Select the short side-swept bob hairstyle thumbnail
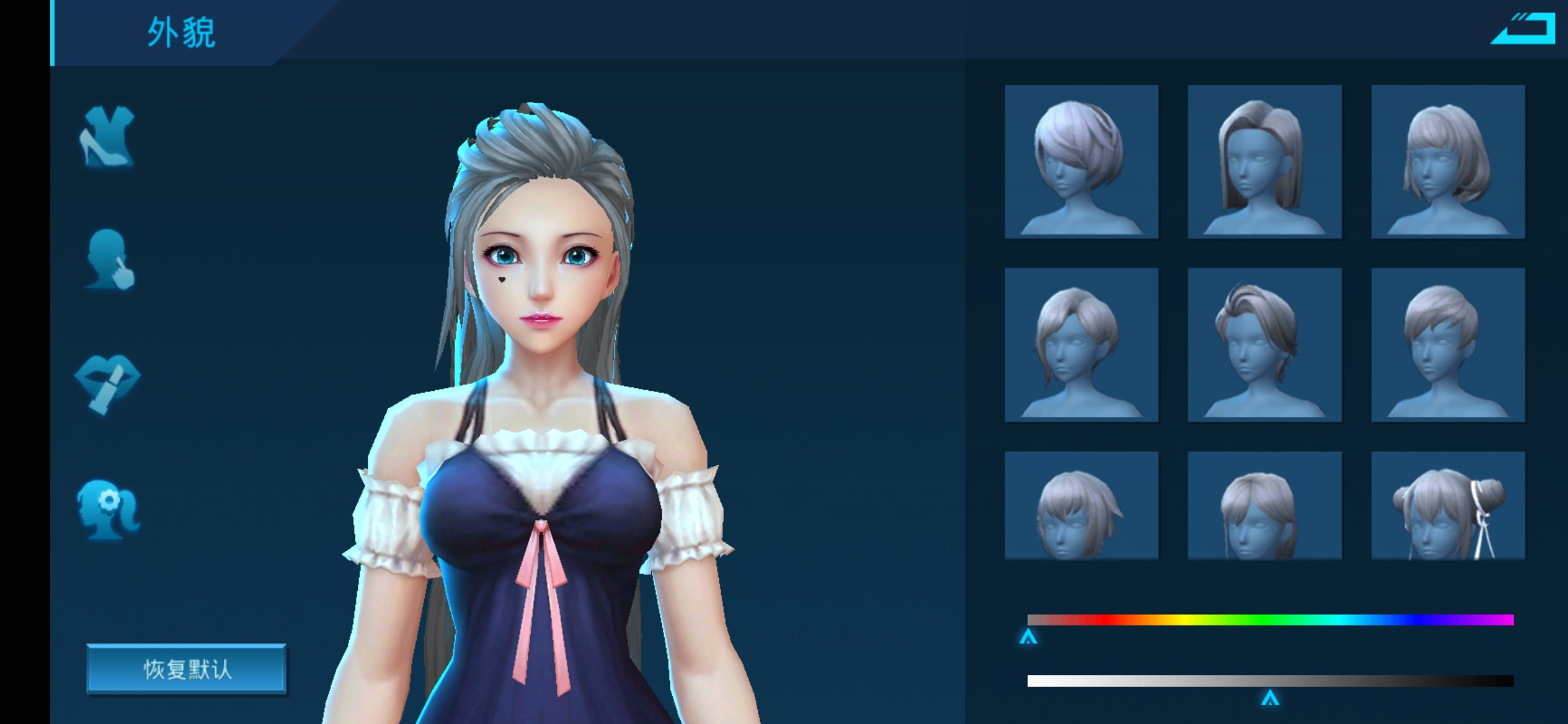 coord(1081,161)
